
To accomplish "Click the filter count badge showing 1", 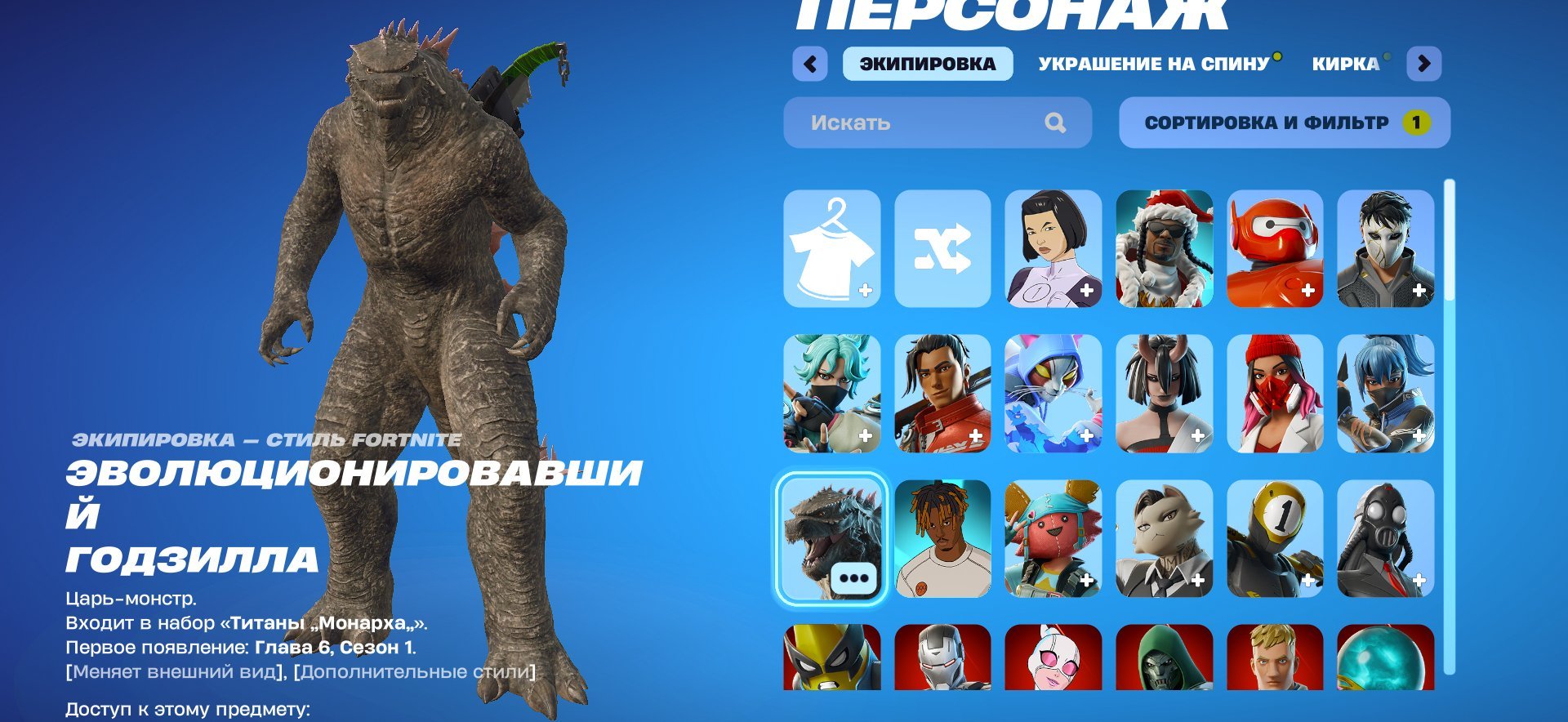I will point(1419,123).
